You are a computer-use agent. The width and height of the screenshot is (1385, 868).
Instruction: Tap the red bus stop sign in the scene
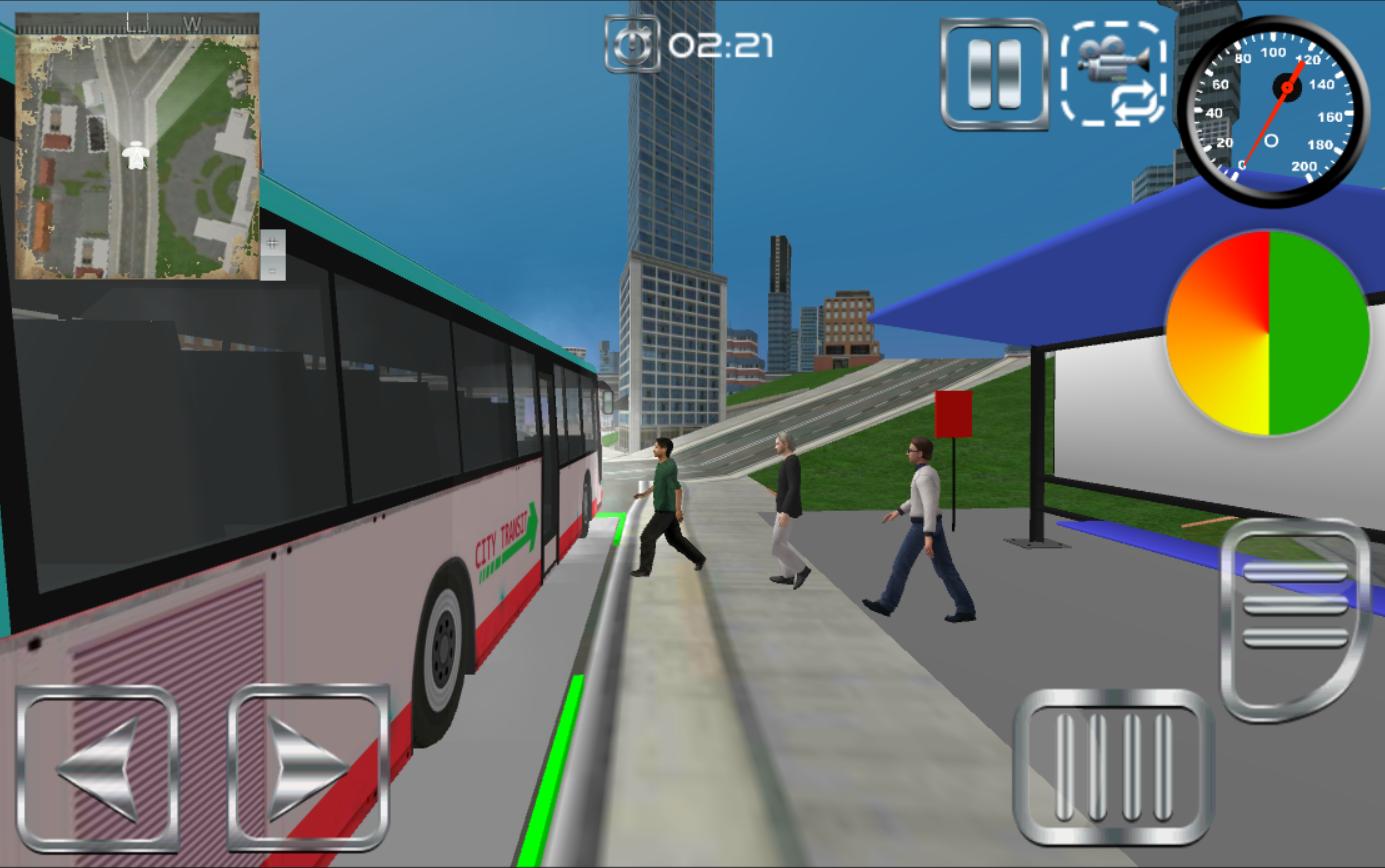pos(954,416)
